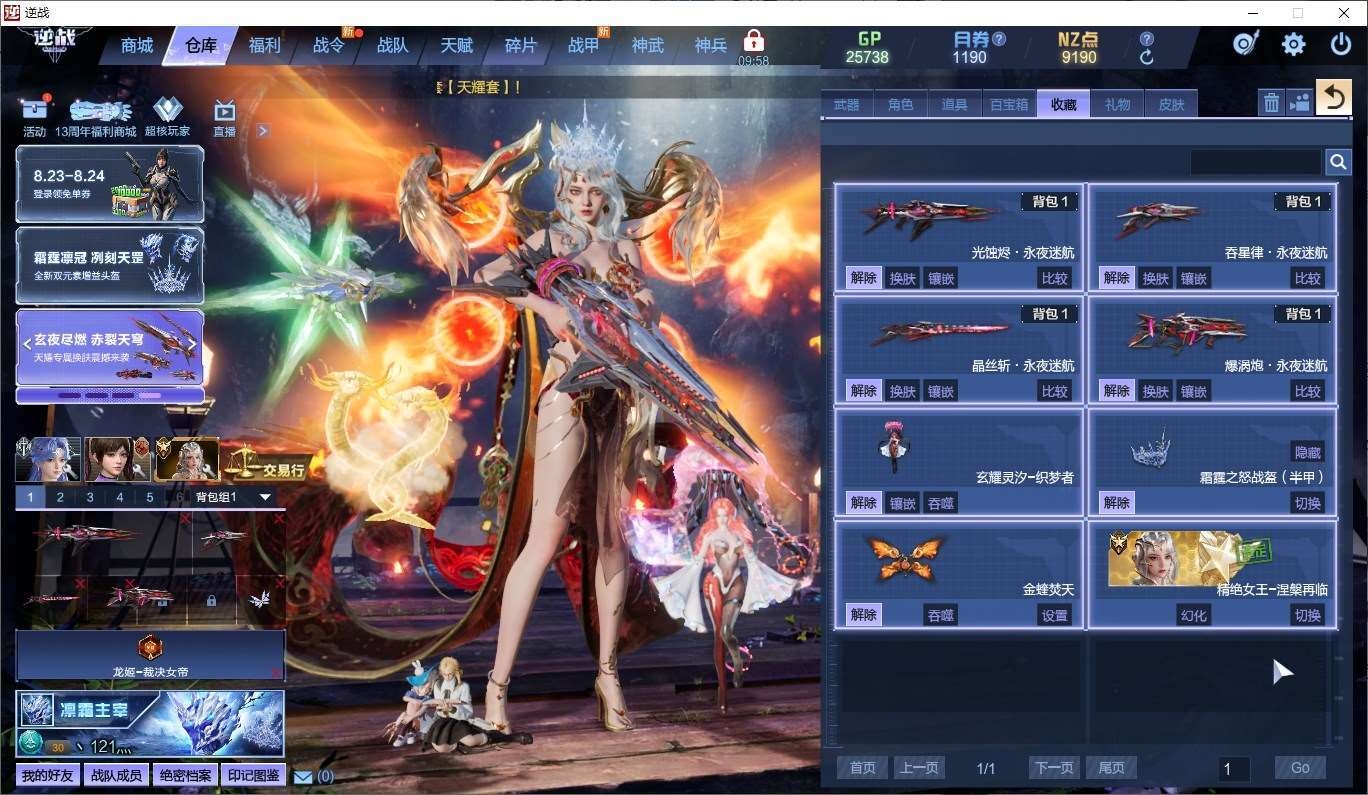Click the trash can delete button
The width and height of the screenshot is (1368, 795).
pyautogui.click(x=1271, y=102)
